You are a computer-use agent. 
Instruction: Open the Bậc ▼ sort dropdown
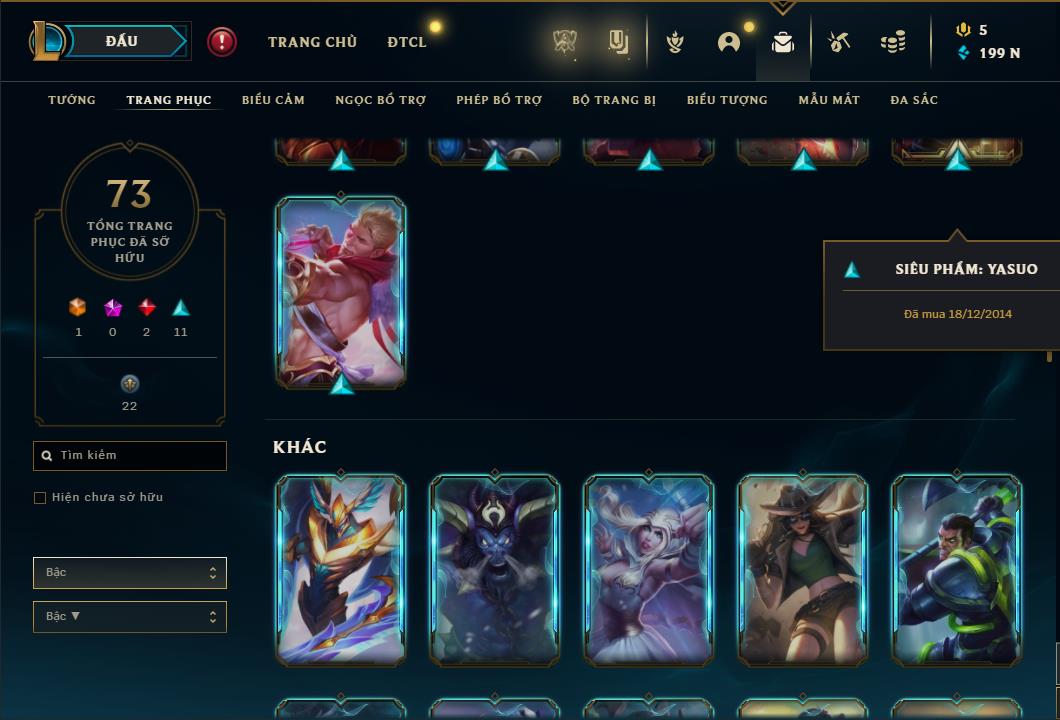click(130, 617)
